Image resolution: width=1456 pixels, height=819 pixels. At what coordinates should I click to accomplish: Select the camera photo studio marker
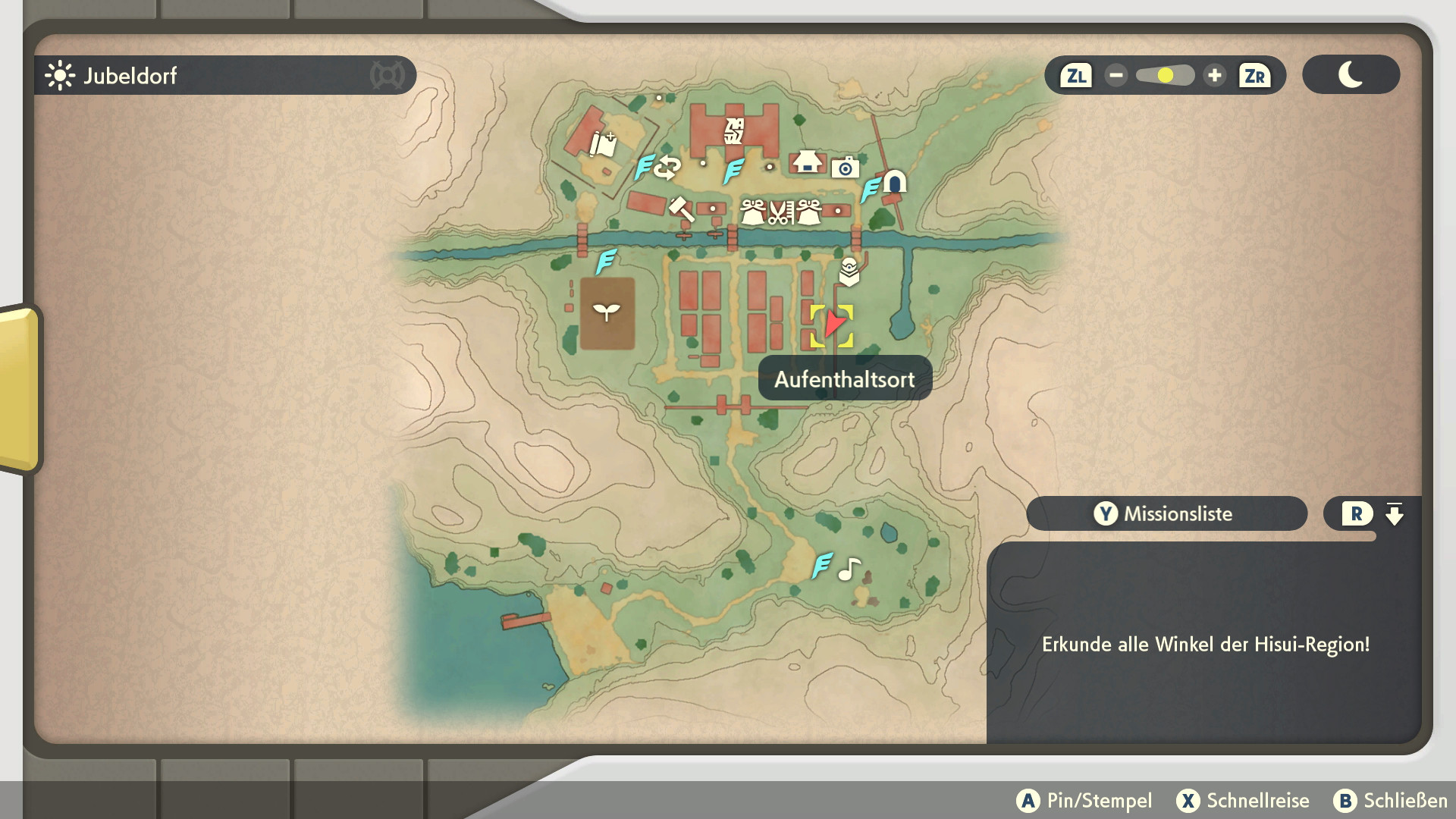[x=845, y=168]
